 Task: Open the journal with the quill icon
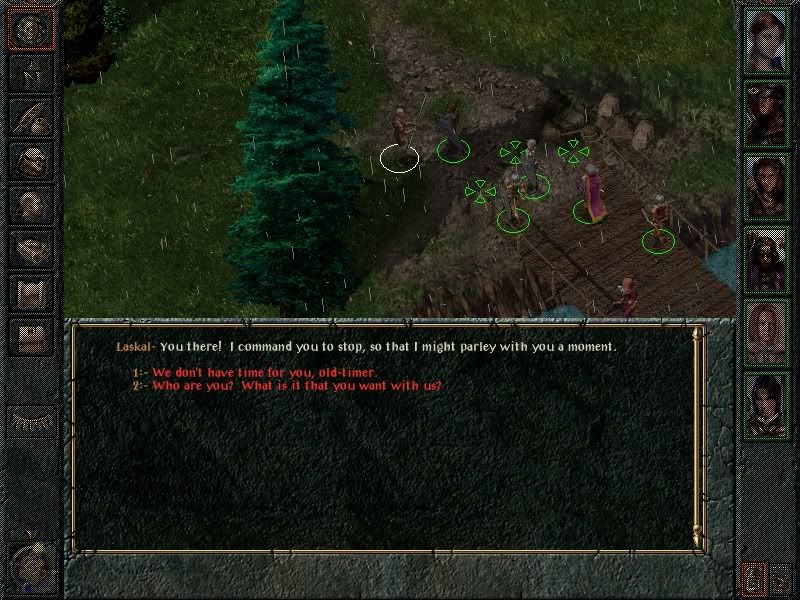[31, 116]
